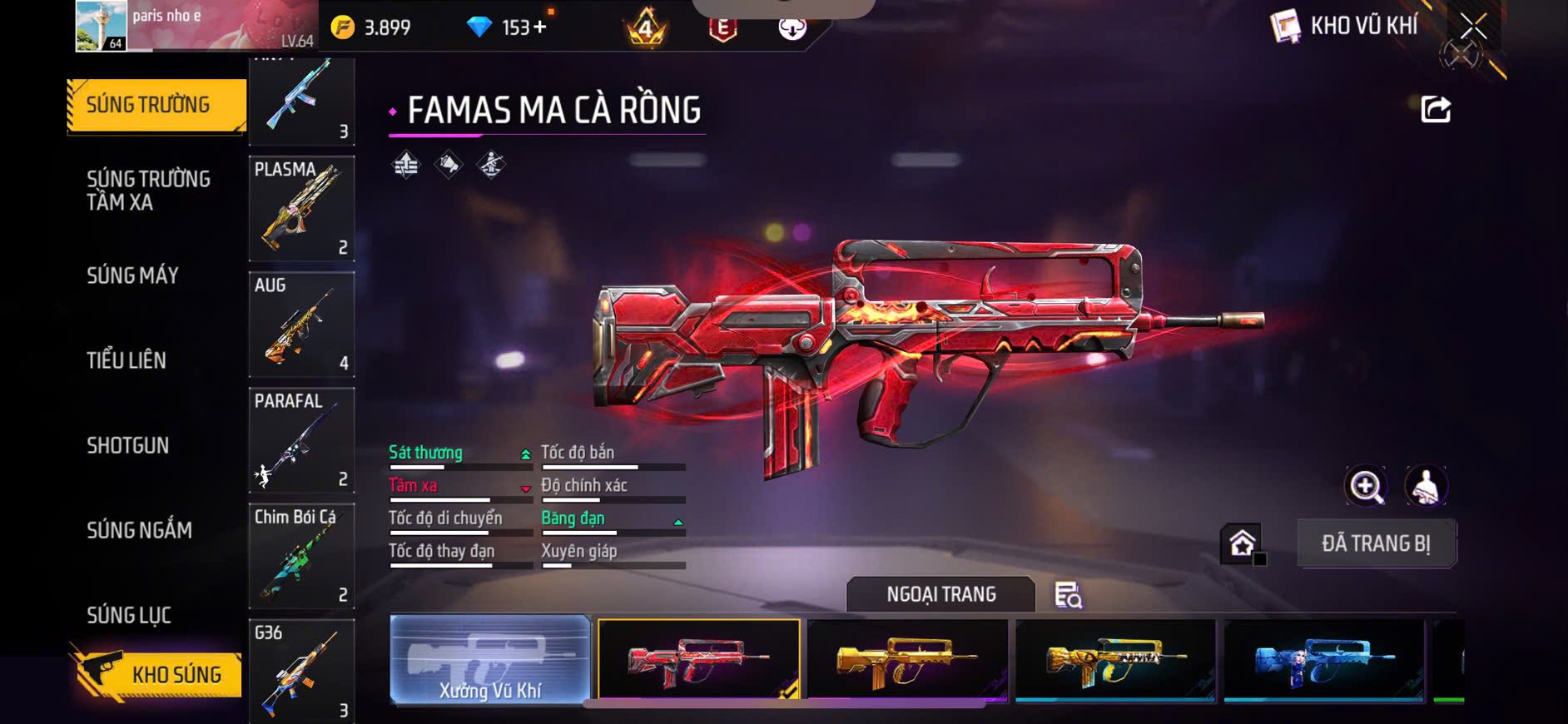This screenshot has height=724, width=1568.
Task: Switch to the Shotgun category
Action: pyautogui.click(x=128, y=445)
